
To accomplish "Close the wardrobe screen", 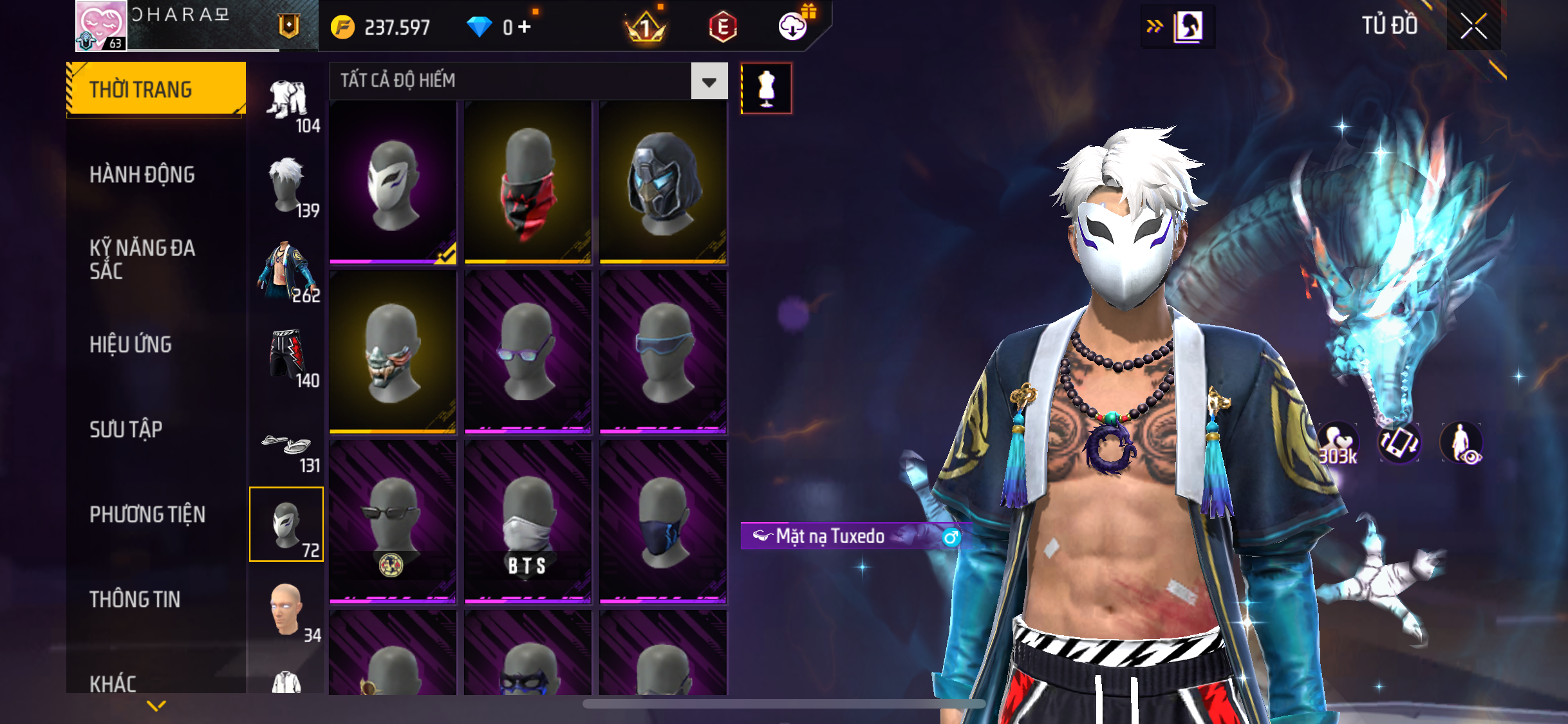I will click(1473, 26).
